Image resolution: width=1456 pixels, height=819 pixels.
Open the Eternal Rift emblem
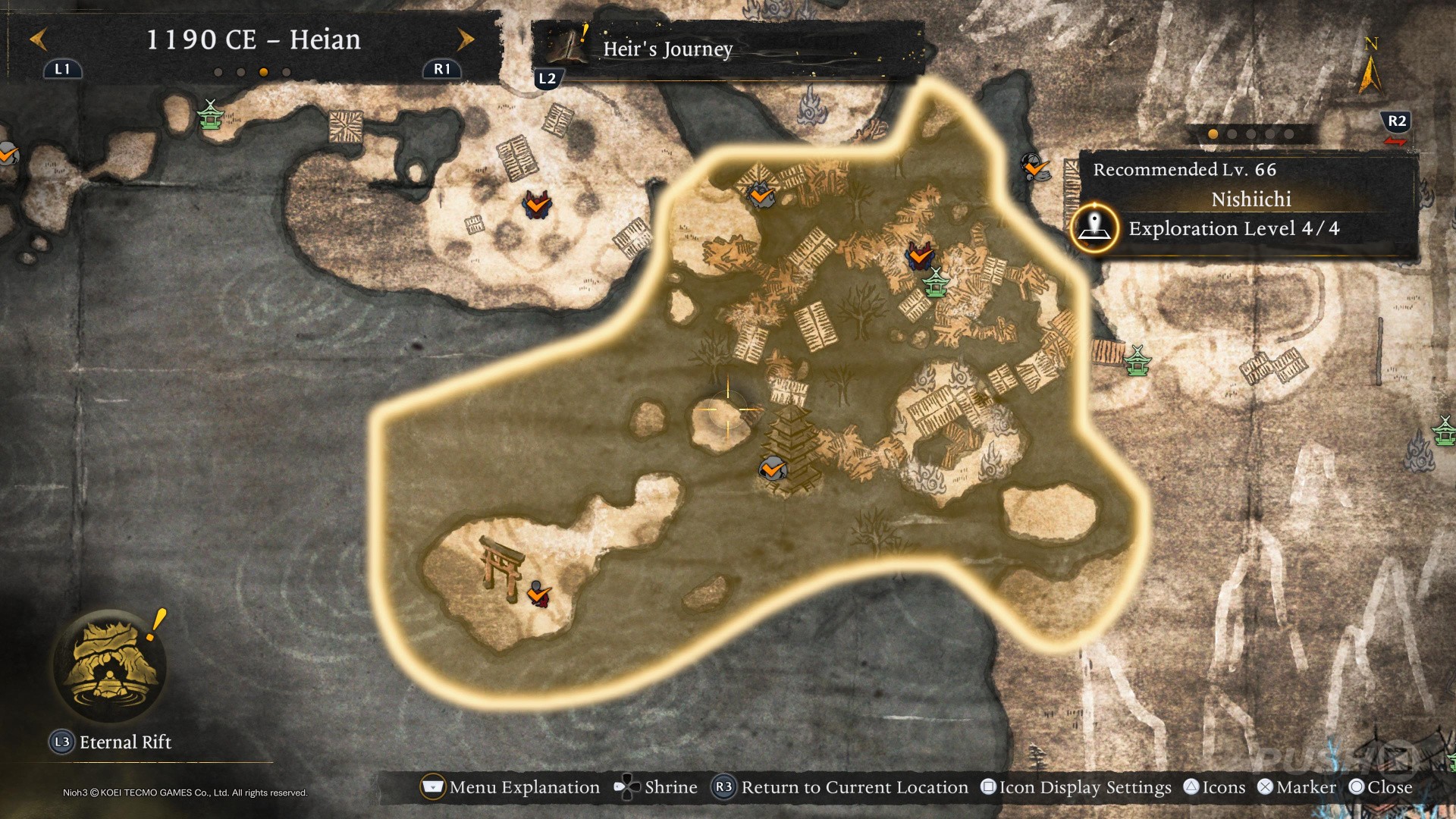coord(111,665)
